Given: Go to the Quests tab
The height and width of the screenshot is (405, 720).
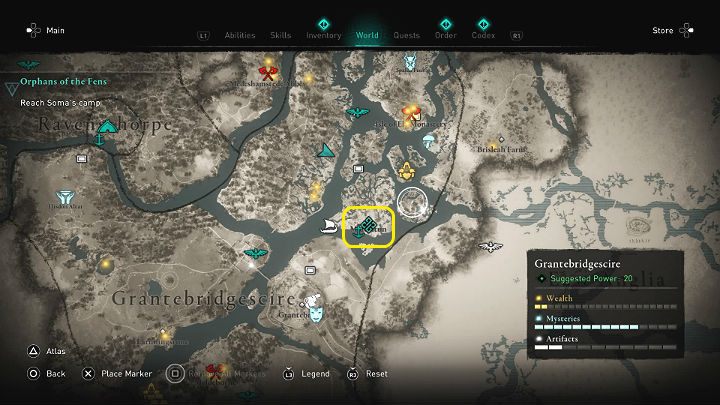Looking at the screenshot, I should click(406, 35).
